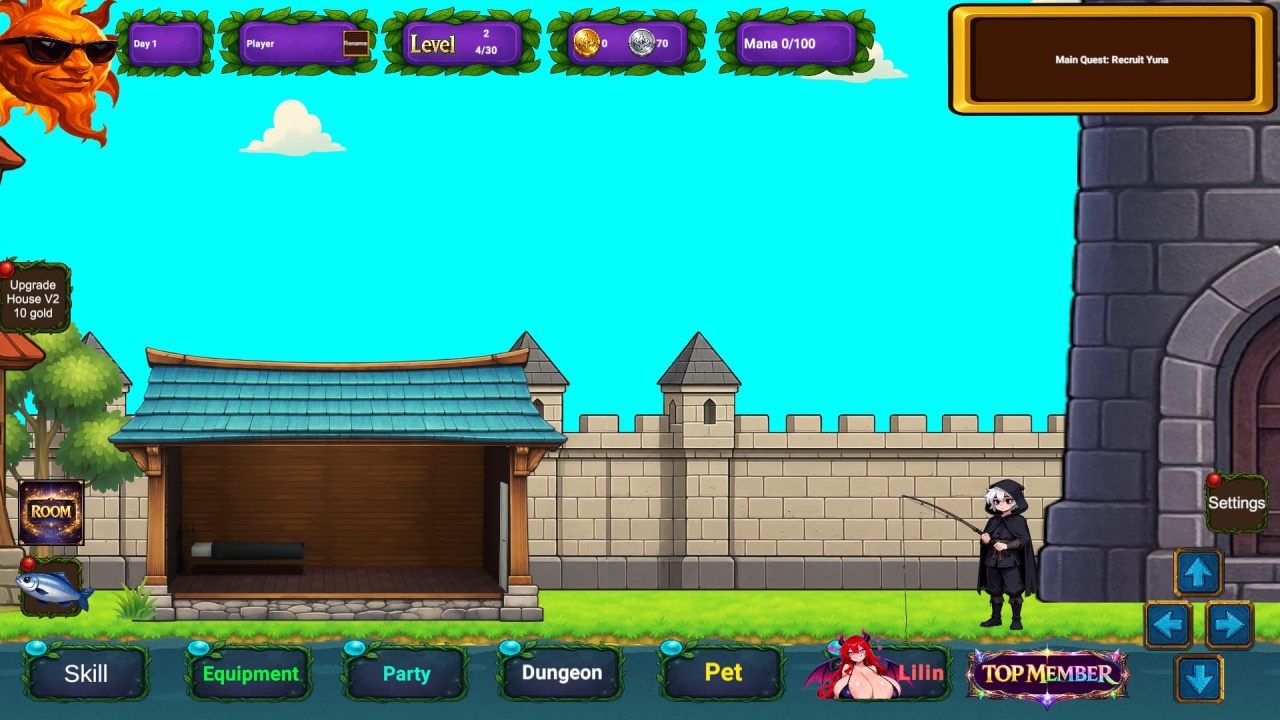
Task: Enter the Dungeon menu
Action: 561,673
